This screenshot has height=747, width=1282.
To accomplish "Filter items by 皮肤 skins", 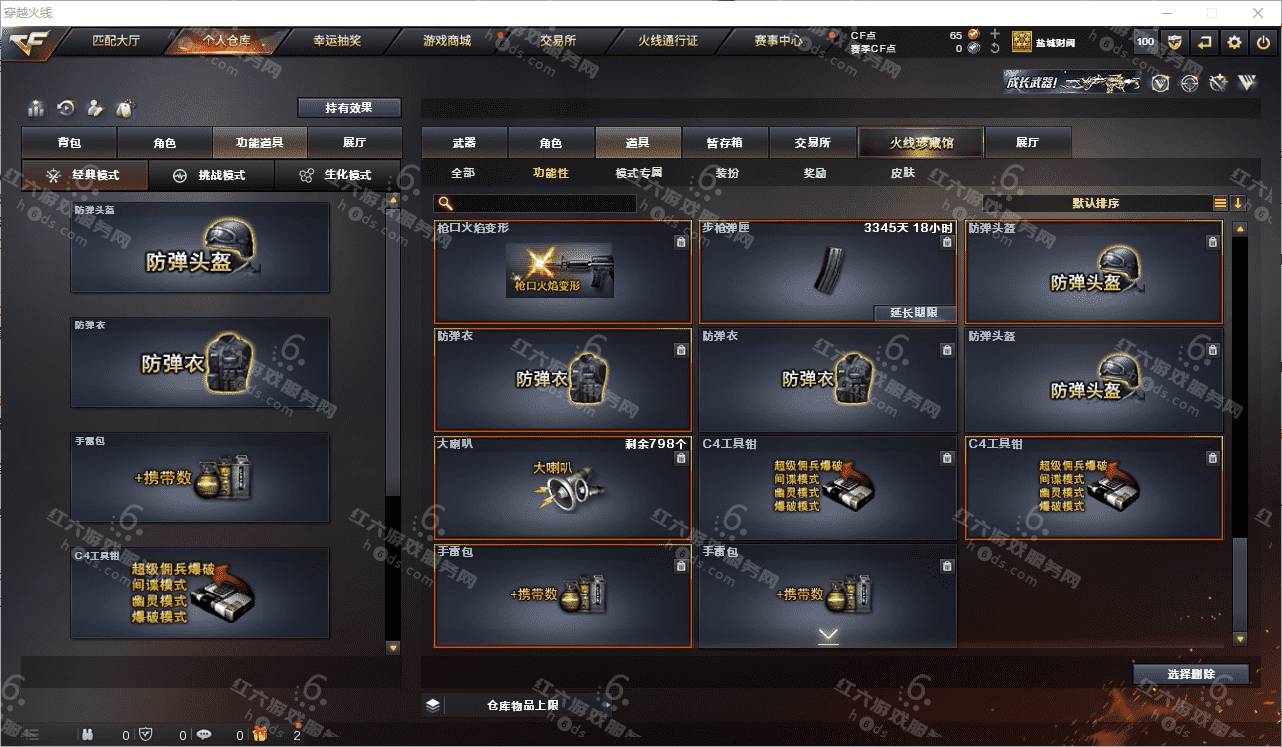I will 902,173.
